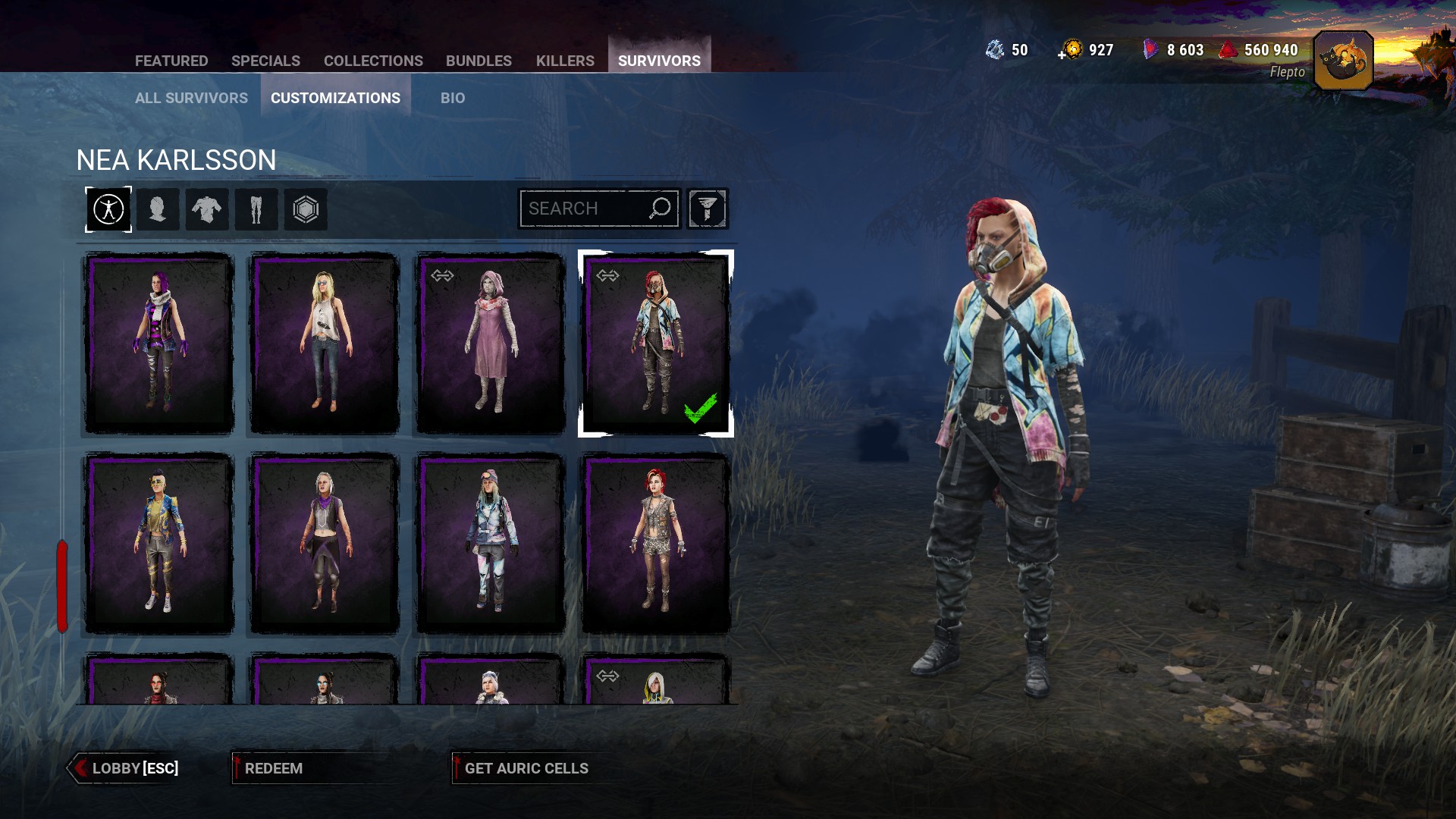This screenshot has height=819, width=1456.
Task: Filter by torso shirt icon
Action: (x=207, y=209)
